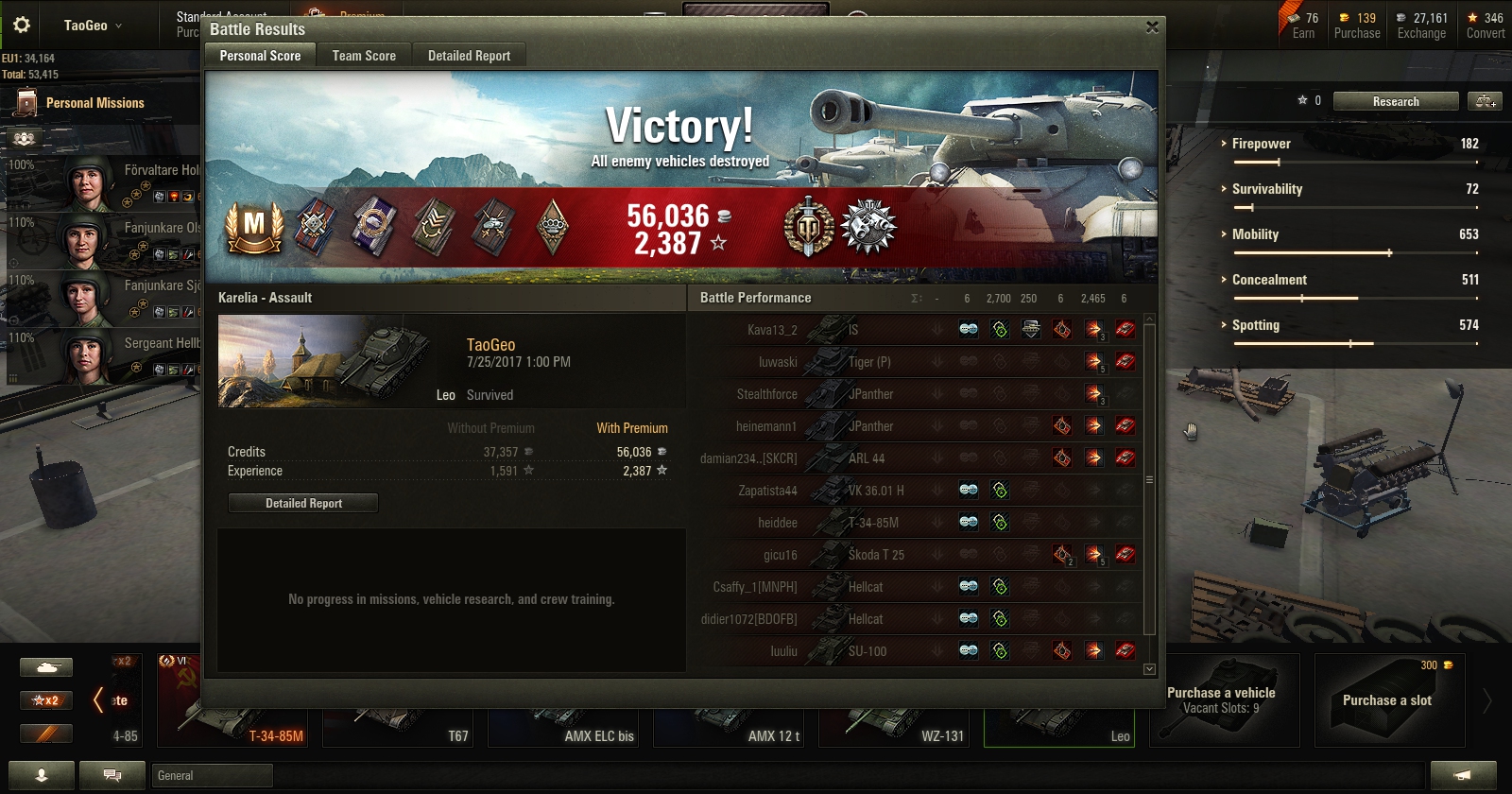
Task: Click the General chat channel tab
Action: 212,776
